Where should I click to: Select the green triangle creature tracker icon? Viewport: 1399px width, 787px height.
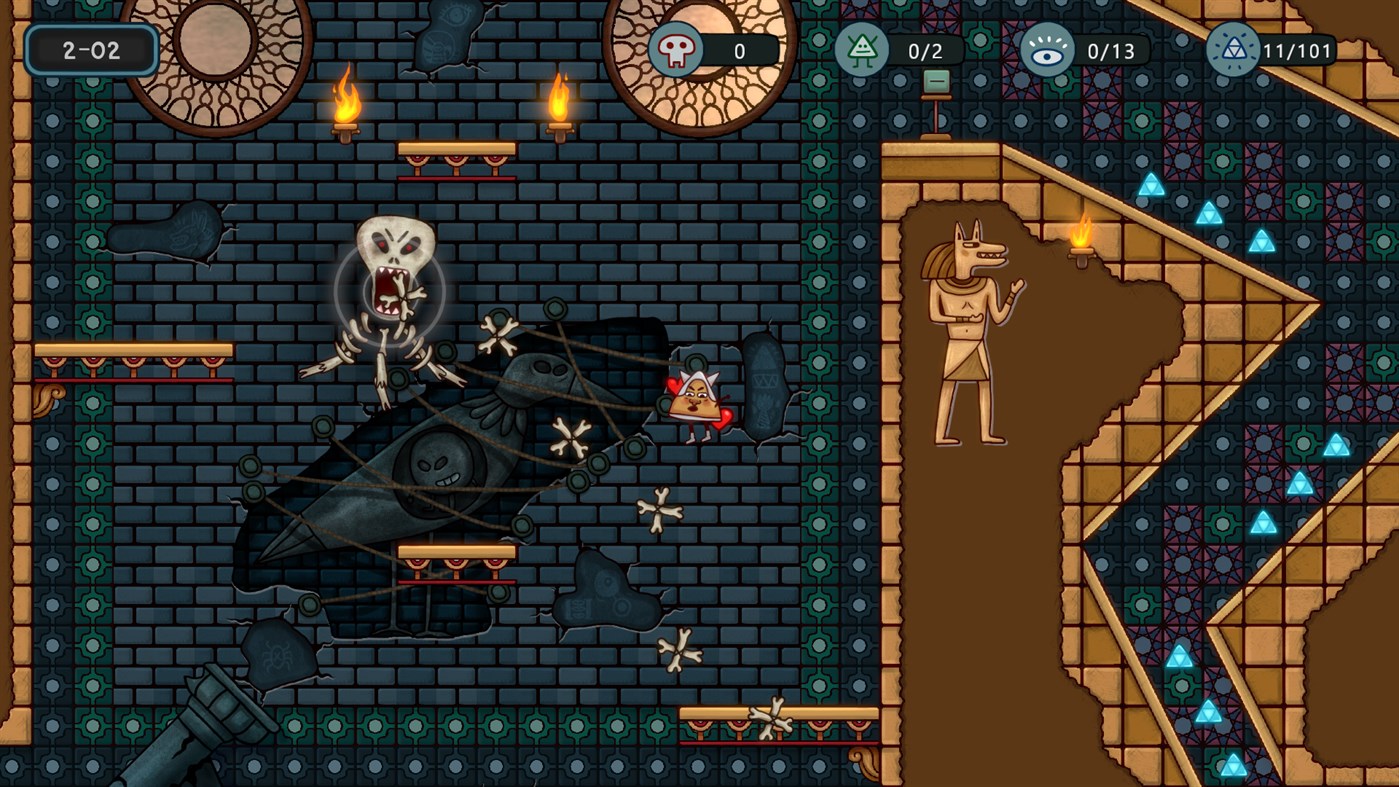[861, 49]
